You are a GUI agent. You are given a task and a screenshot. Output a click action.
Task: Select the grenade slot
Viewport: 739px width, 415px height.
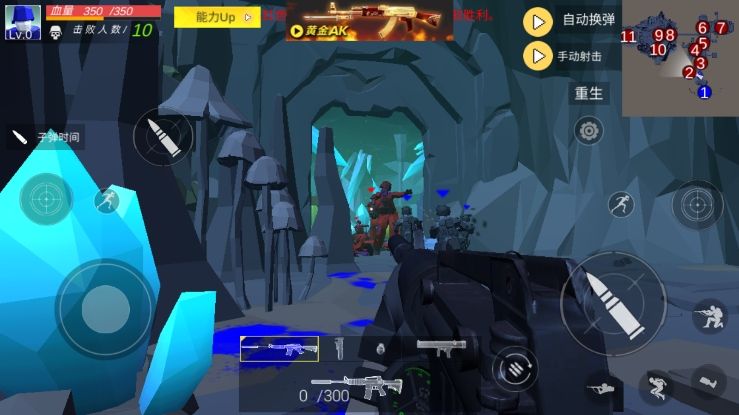[380, 349]
